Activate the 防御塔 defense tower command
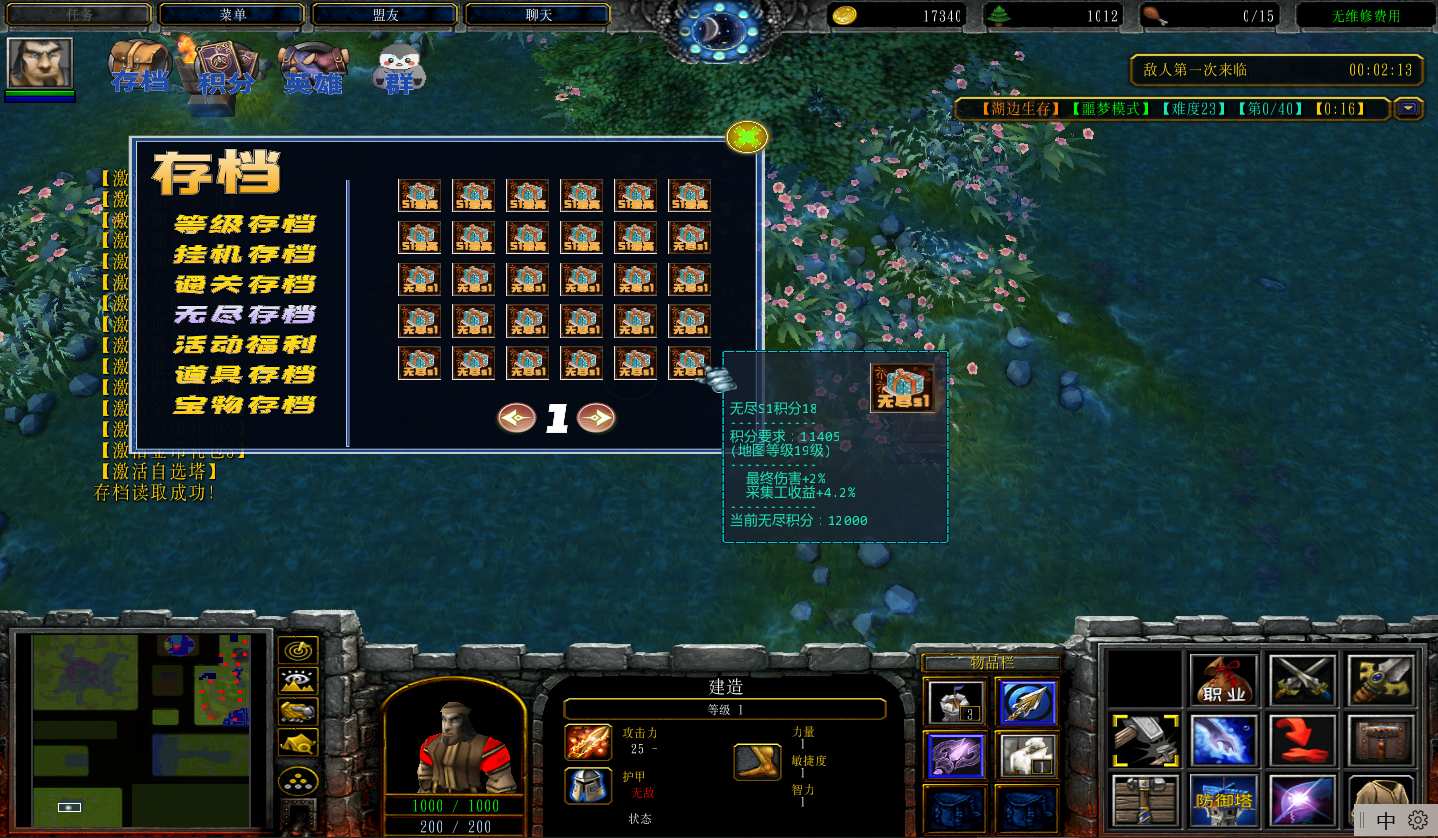This screenshot has width=1438, height=838. pyautogui.click(x=1223, y=800)
